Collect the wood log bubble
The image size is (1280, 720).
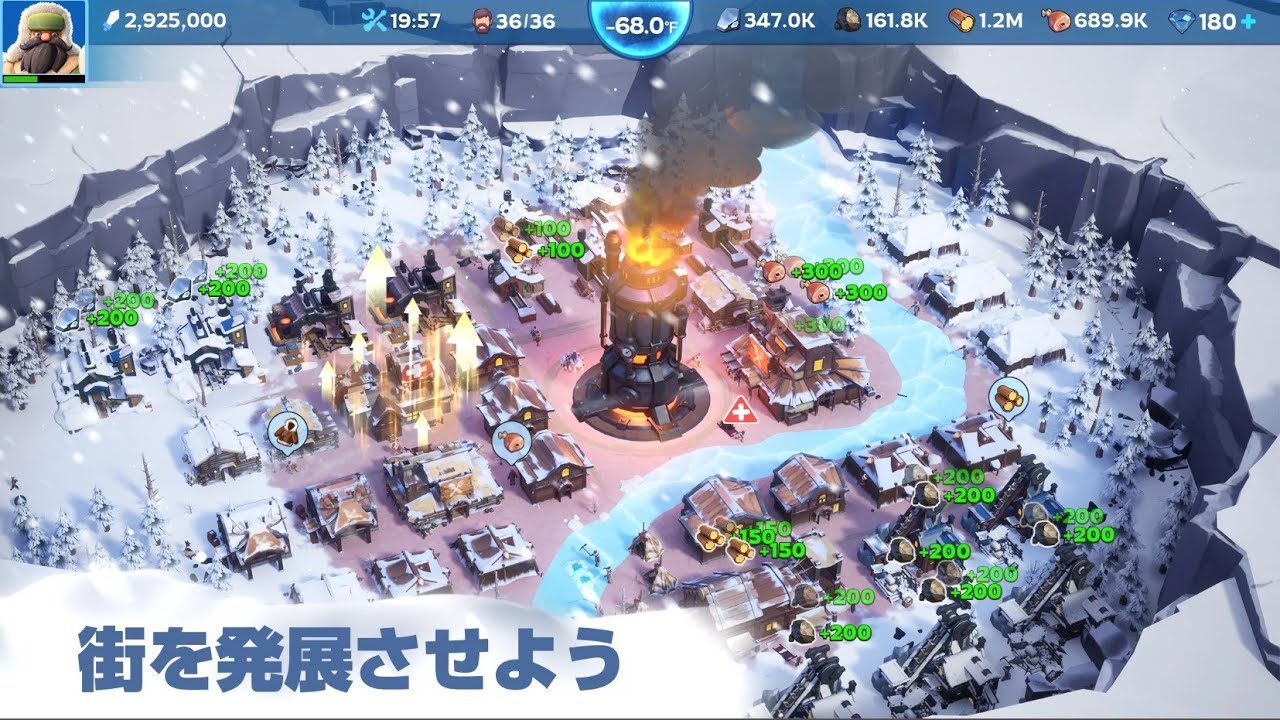pos(1008,397)
